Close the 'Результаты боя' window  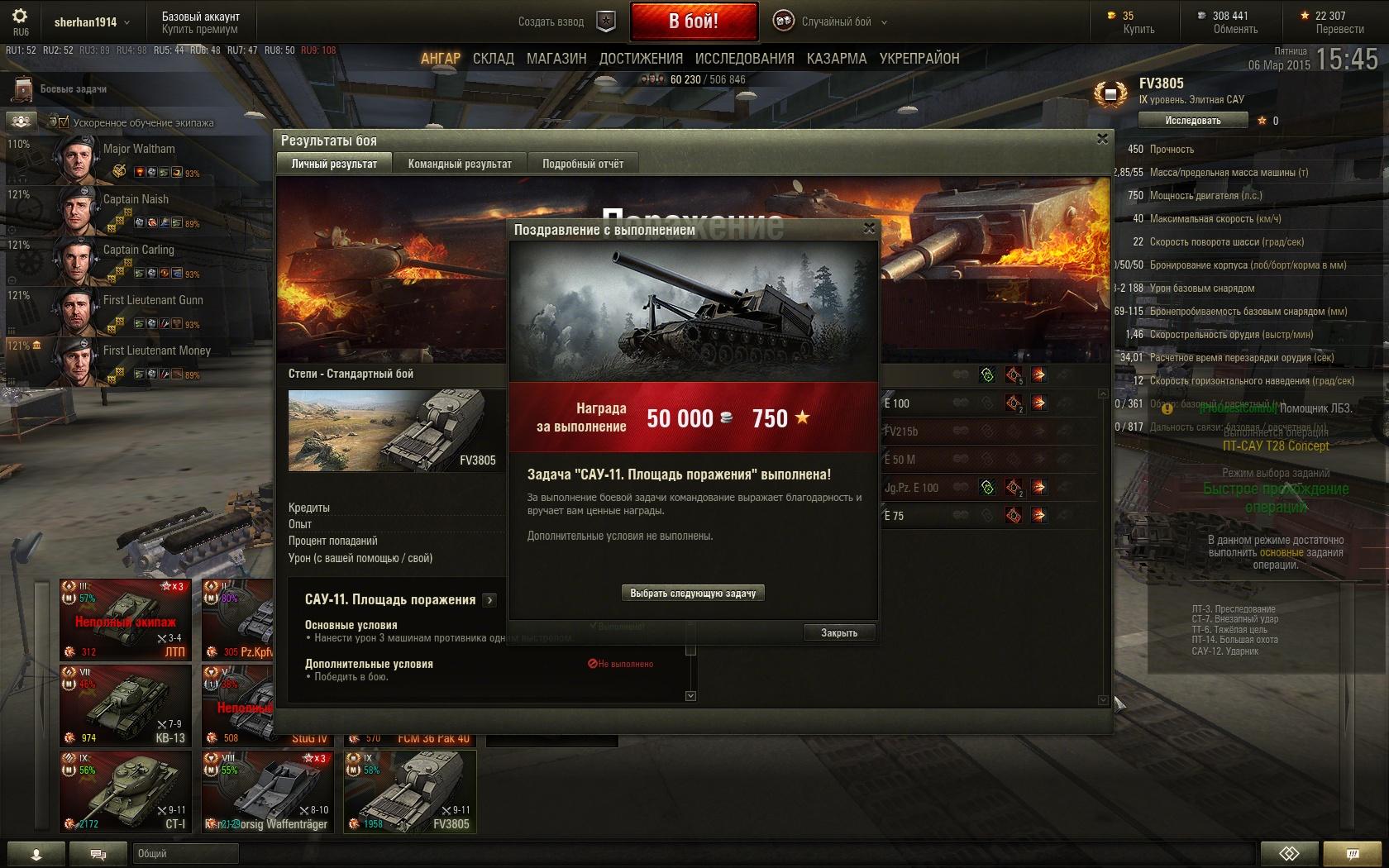point(1102,140)
